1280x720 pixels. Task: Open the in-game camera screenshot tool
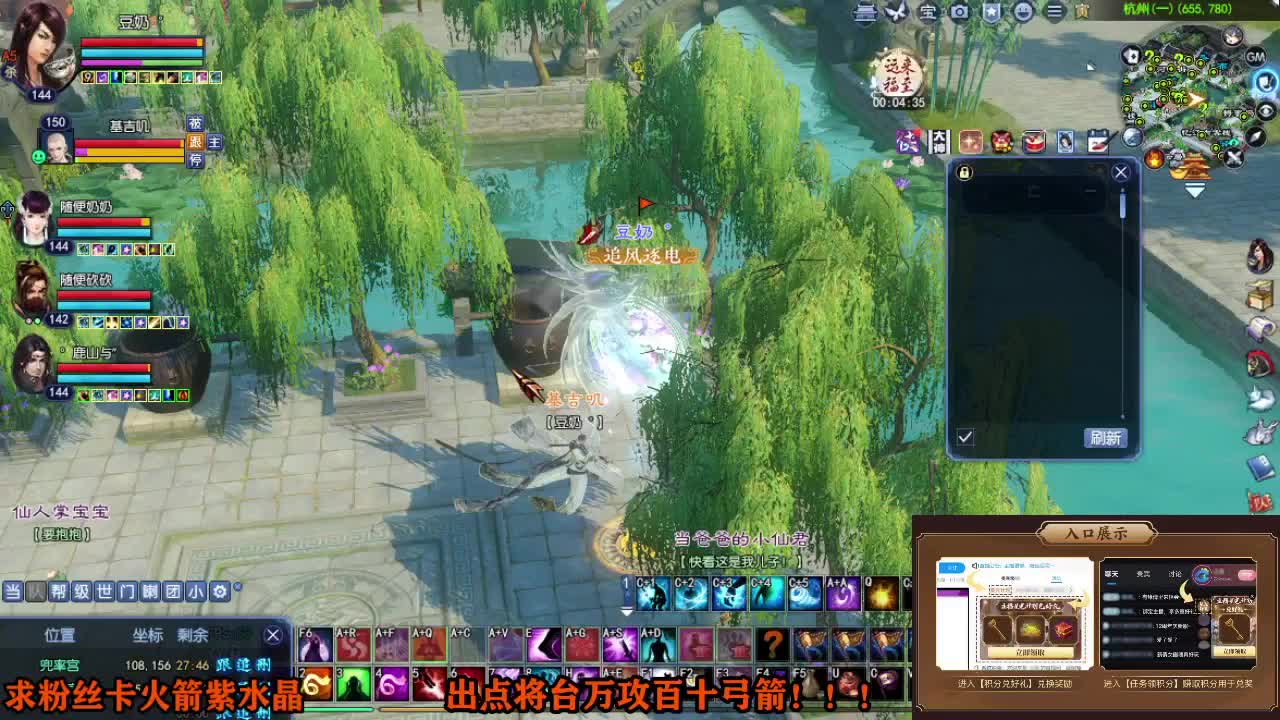point(958,13)
